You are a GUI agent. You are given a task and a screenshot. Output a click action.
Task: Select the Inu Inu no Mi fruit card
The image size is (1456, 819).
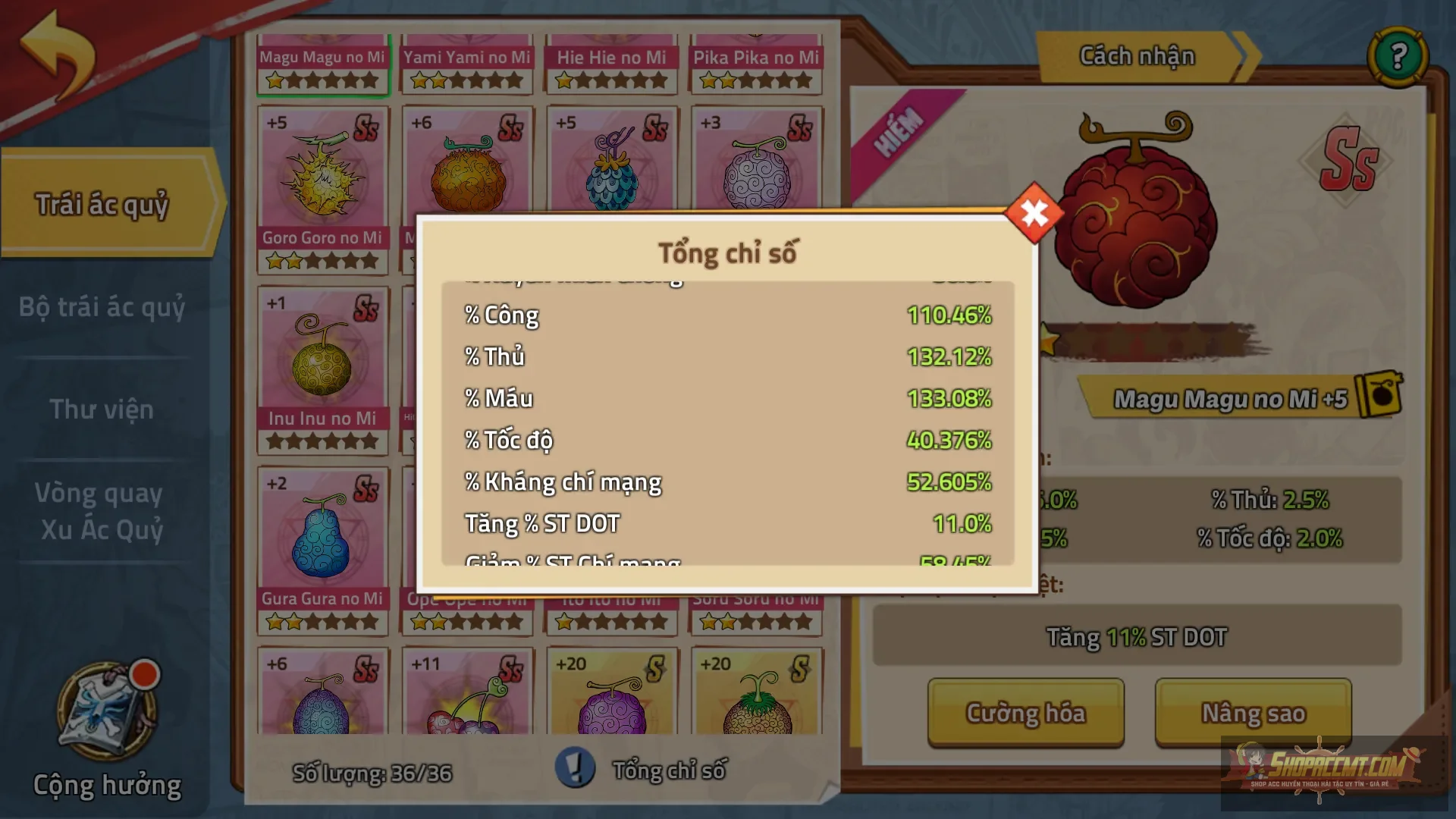pyautogui.click(x=323, y=356)
